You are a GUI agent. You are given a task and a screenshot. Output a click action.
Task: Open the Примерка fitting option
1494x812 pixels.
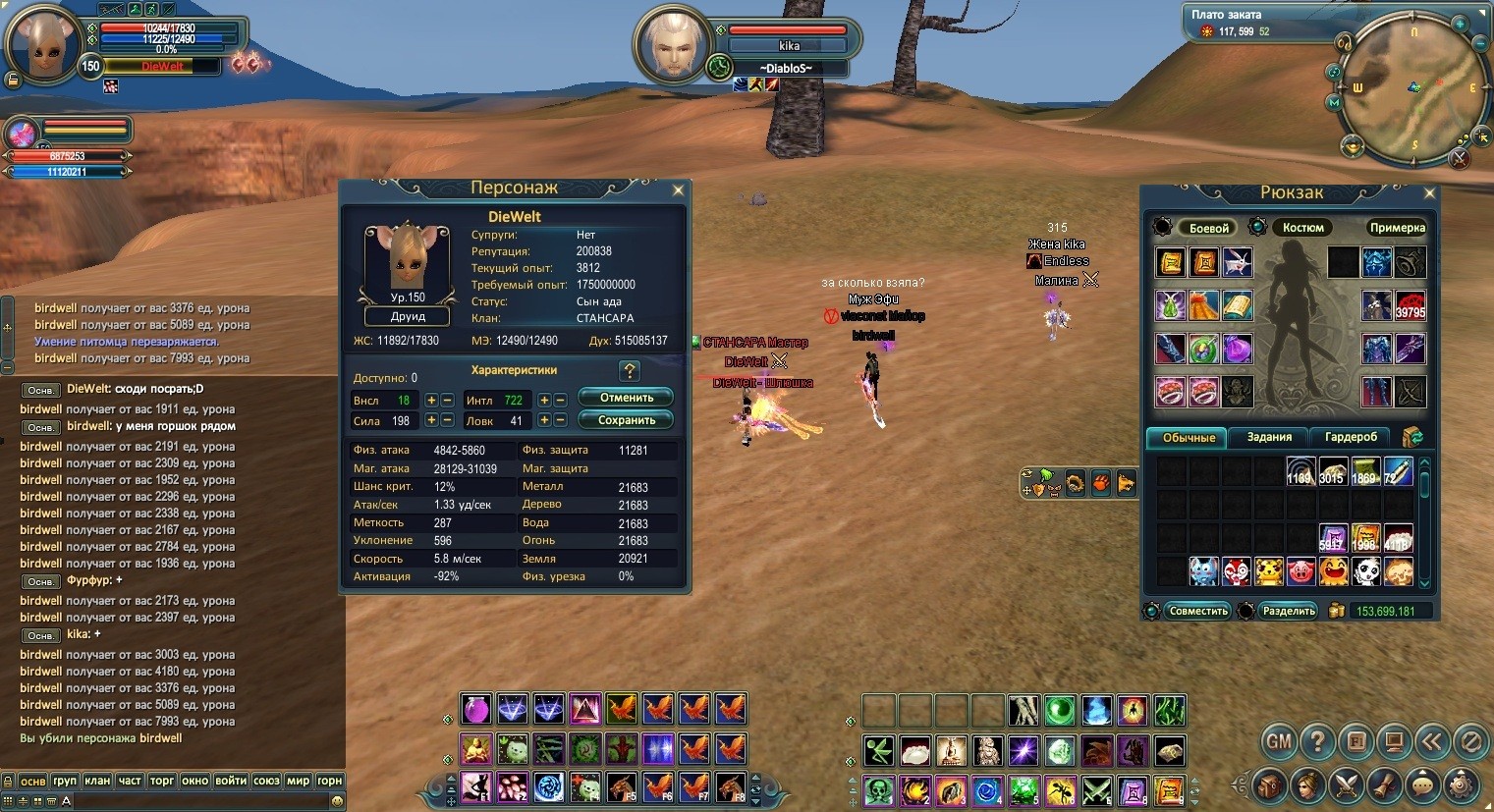point(1397,228)
